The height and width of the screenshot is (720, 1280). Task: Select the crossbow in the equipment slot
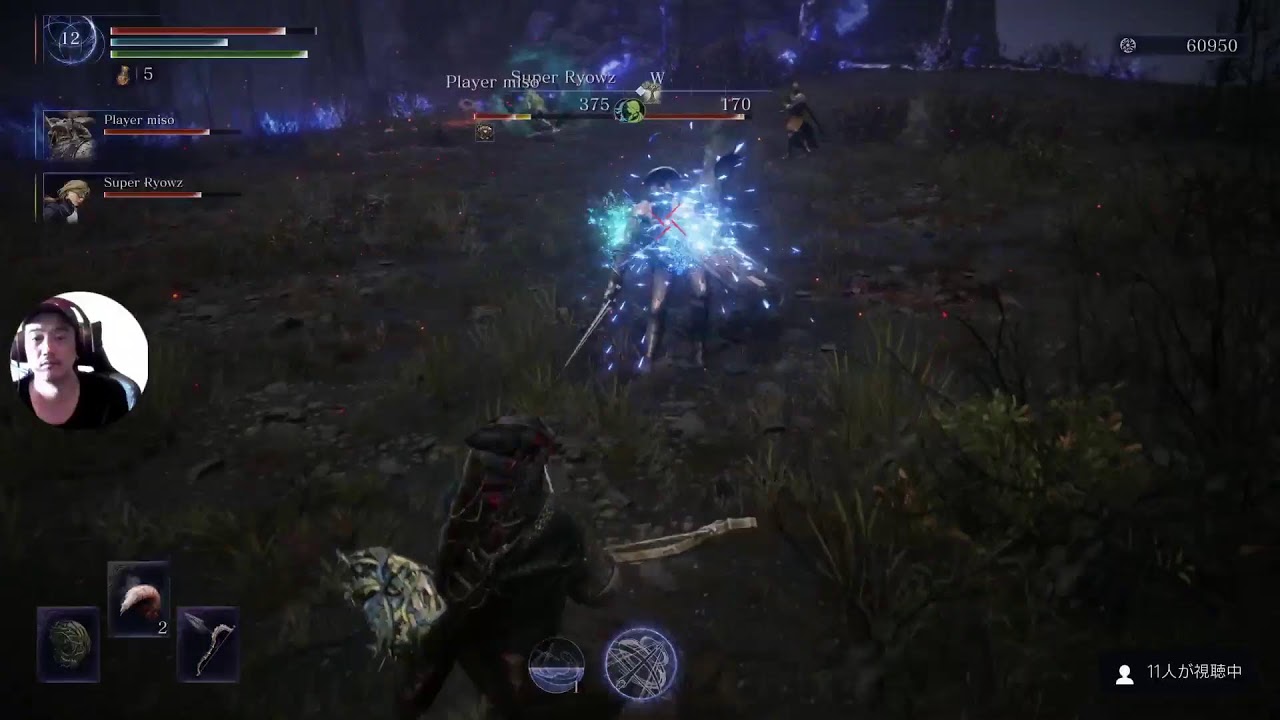pos(207,645)
